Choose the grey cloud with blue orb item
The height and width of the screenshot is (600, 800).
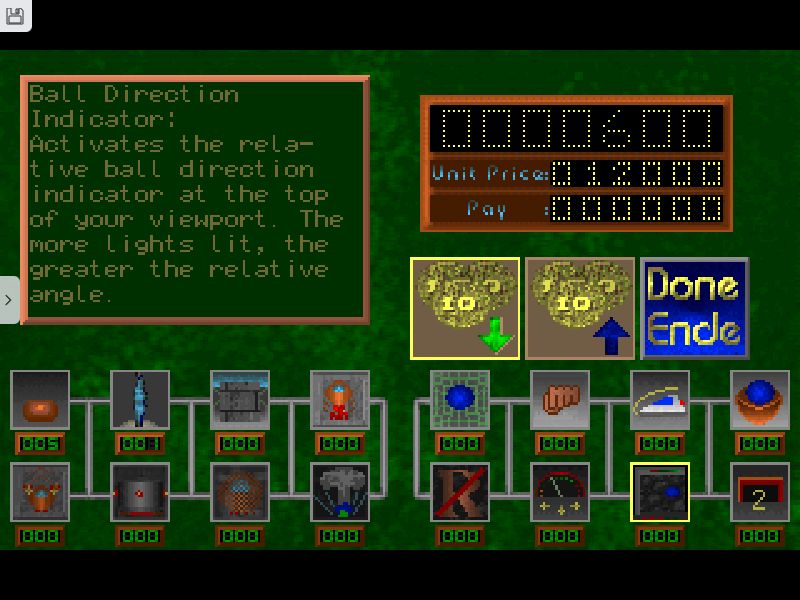[340, 492]
